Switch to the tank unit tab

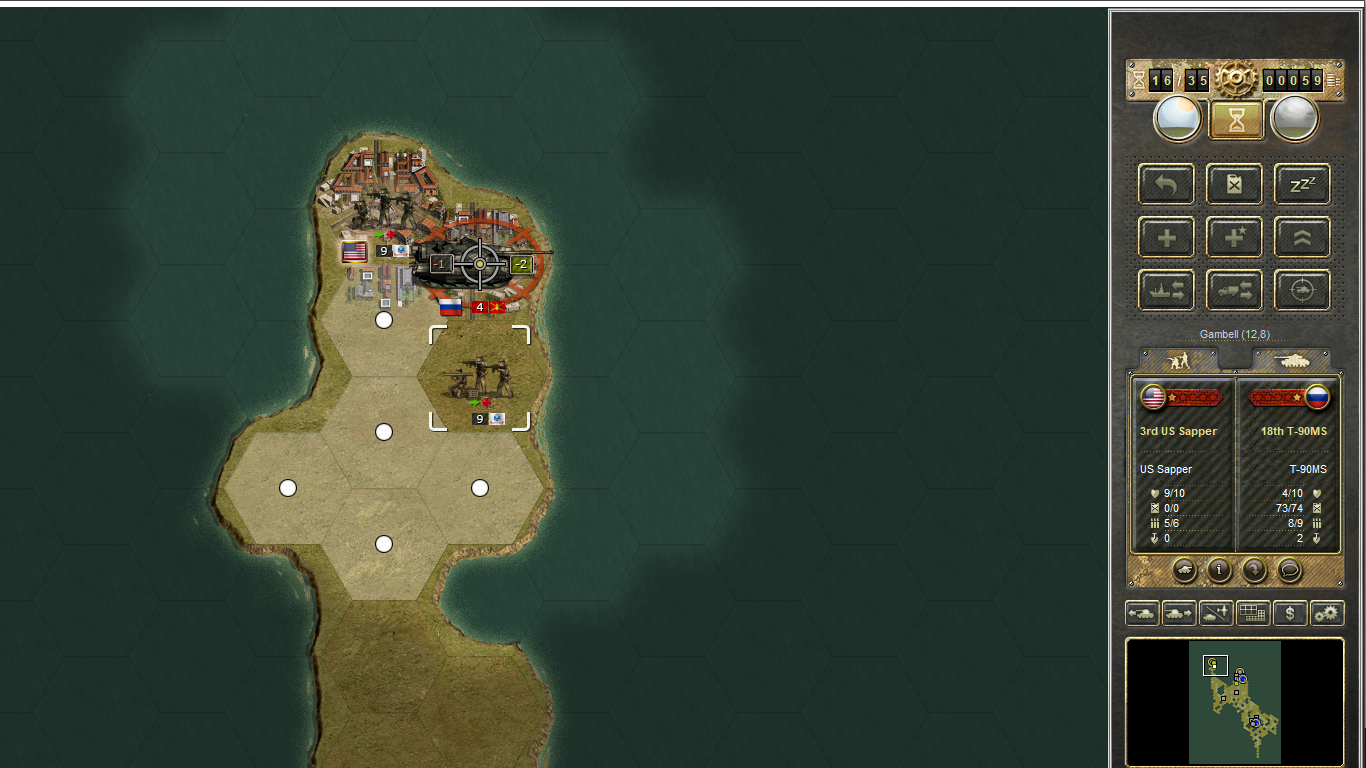[1292, 360]
